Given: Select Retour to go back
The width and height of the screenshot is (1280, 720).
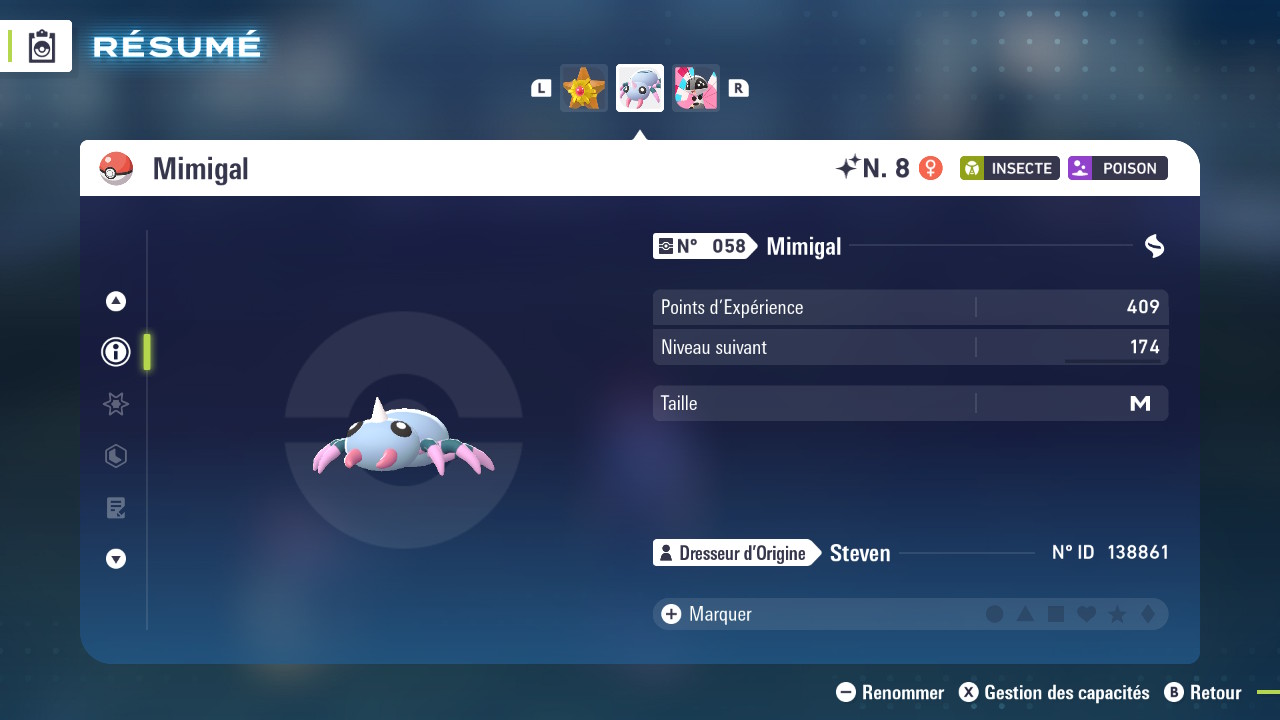Looking at the screenshot, I should pos(1203,692).
